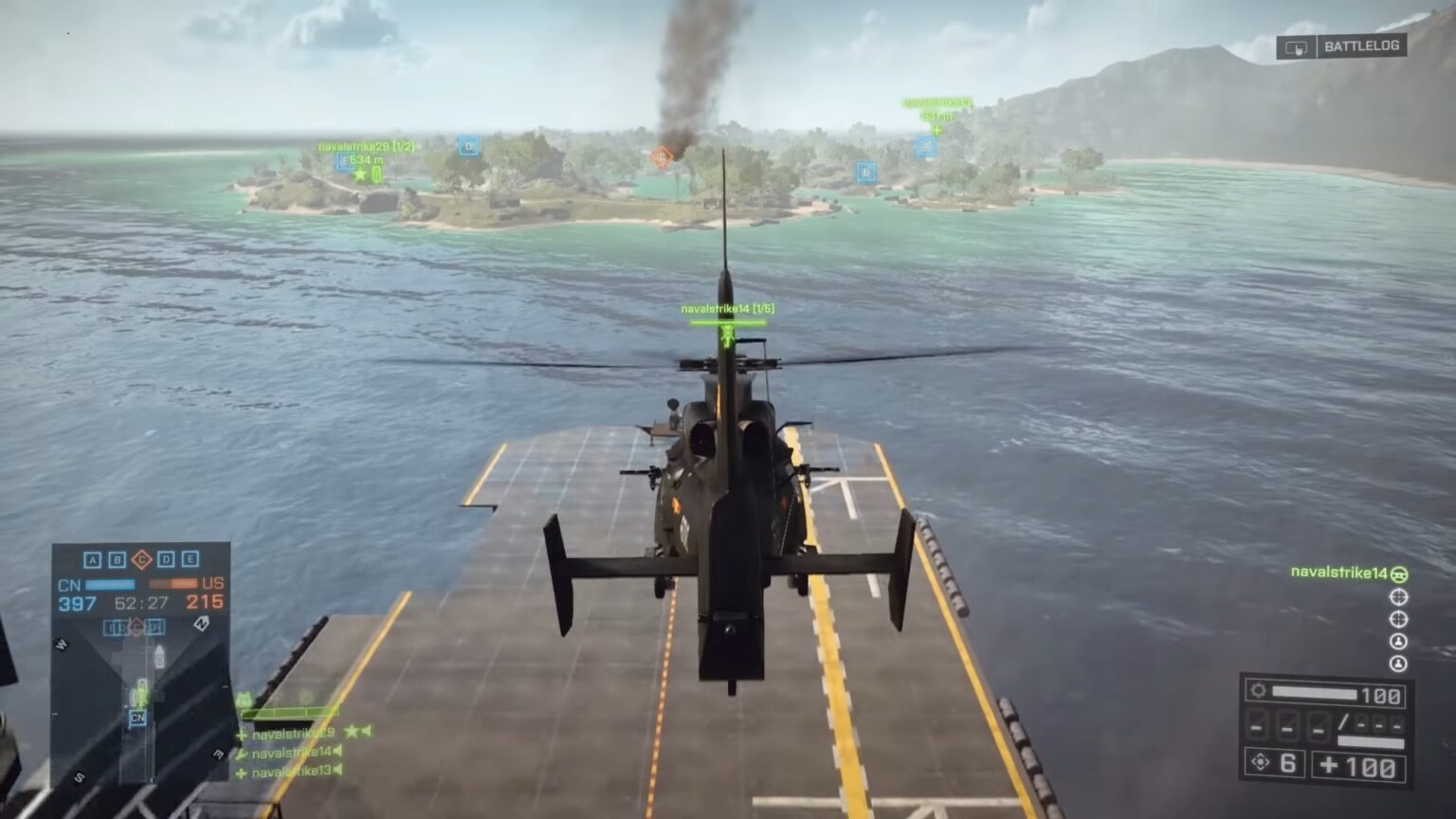The height and width of the screenshot is (819, 1456).
Task: Click the navalstrike14 [1/5] nameplate above the helicopter
Action: (726, 307)
